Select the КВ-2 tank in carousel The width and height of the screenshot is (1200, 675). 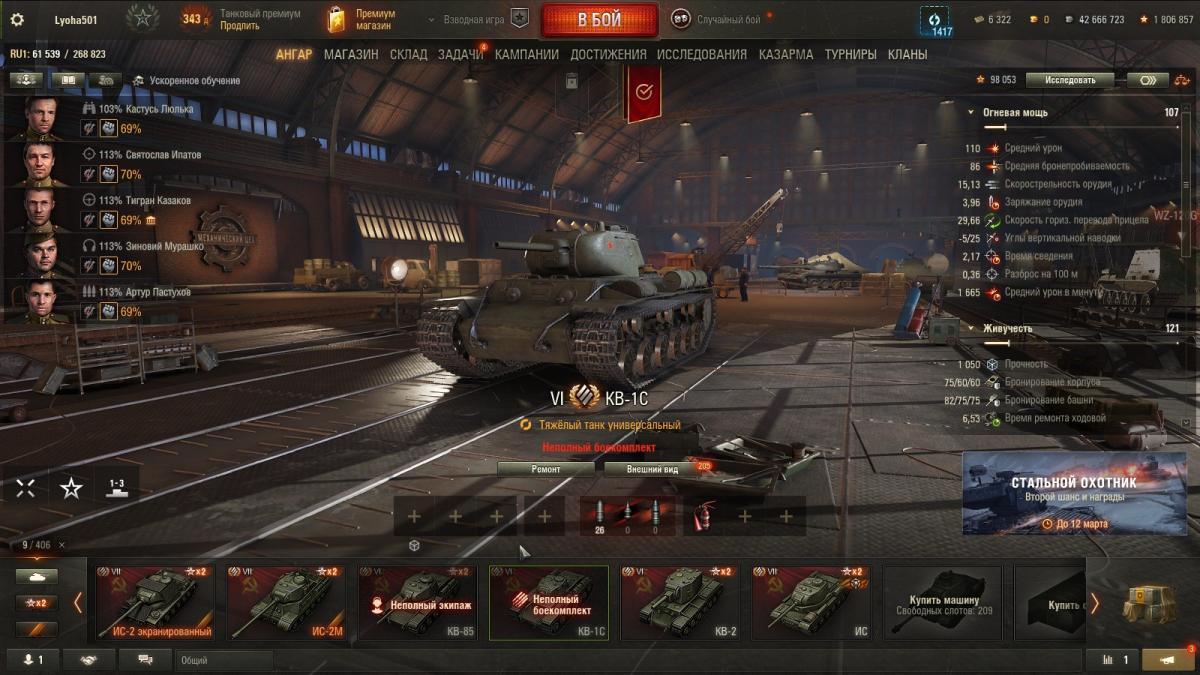pyautogui.click(x=680, y=603)
